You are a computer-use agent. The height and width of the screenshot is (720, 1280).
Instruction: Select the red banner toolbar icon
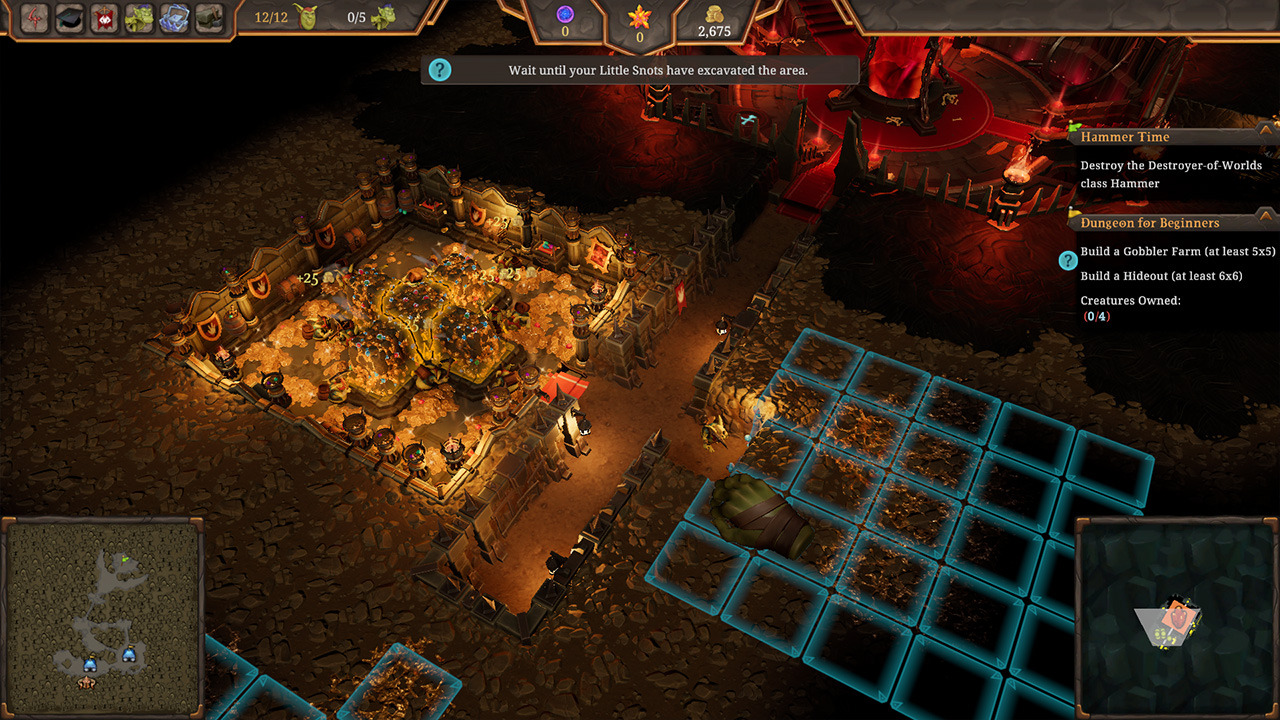(x=104, y=18)
